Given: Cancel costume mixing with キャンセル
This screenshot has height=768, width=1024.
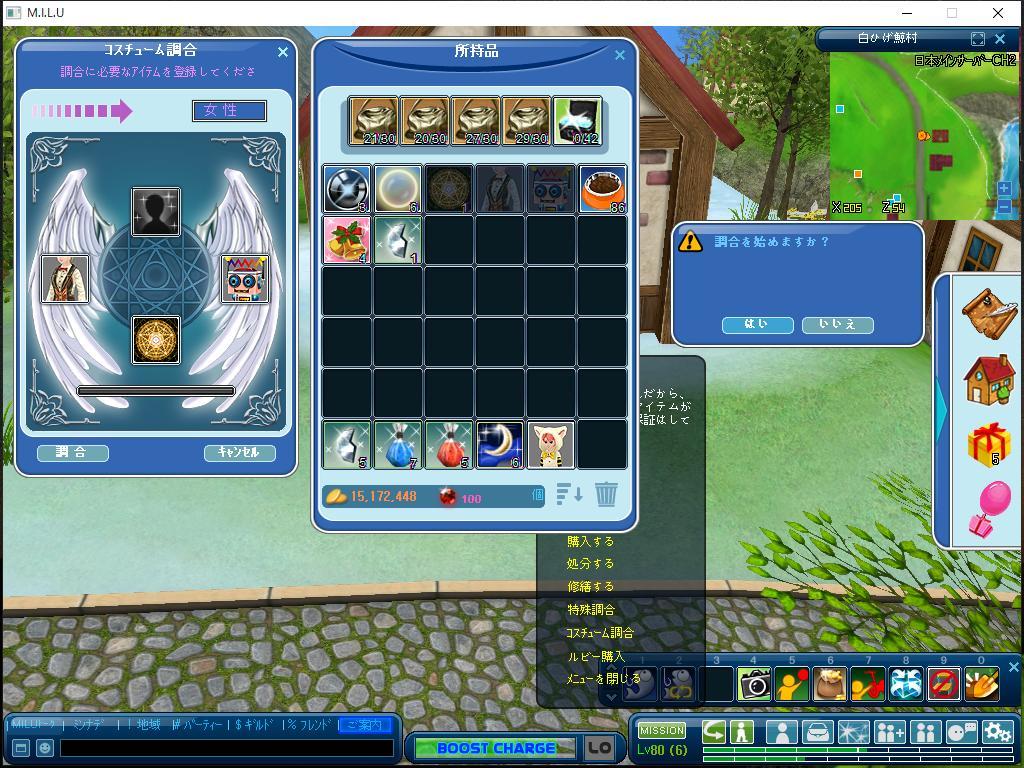Looking at the screenshot, I should coord(239,453).
